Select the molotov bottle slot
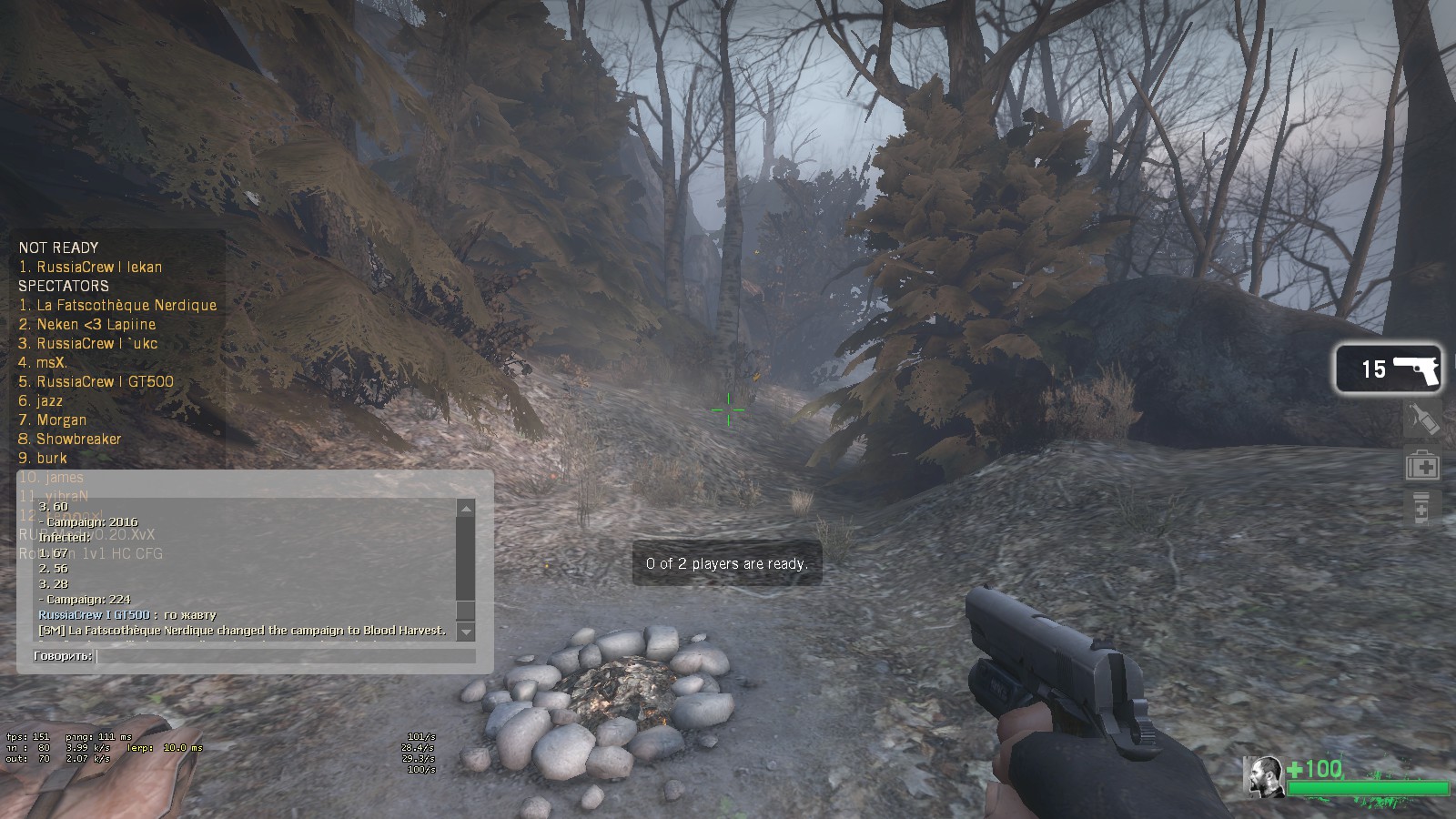This screenshot has width=1456, height=819. tap(1422, 420)
